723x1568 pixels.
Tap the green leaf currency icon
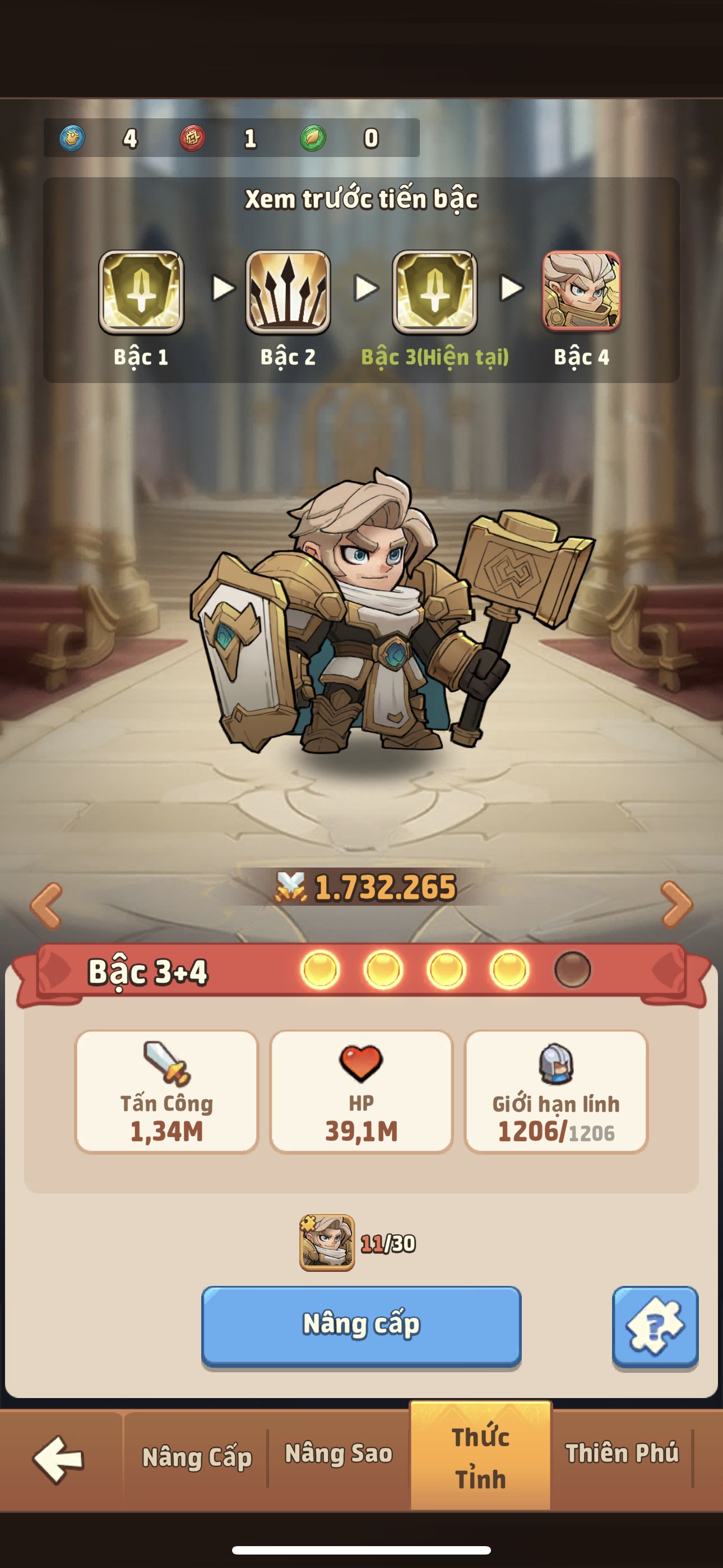[313, 138]
